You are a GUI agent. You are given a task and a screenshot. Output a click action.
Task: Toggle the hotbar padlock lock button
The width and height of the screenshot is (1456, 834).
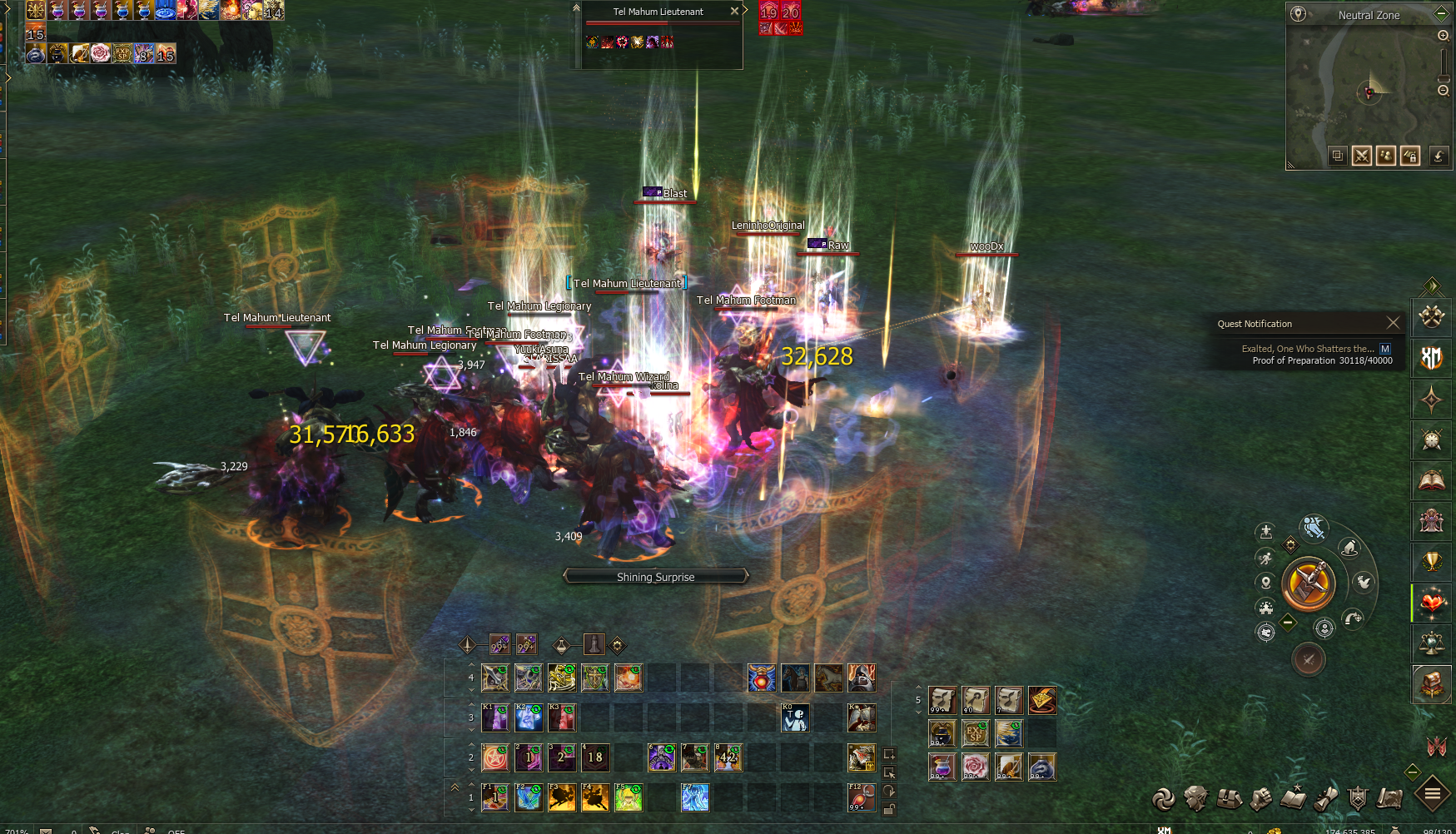click(x=889, y=809)
